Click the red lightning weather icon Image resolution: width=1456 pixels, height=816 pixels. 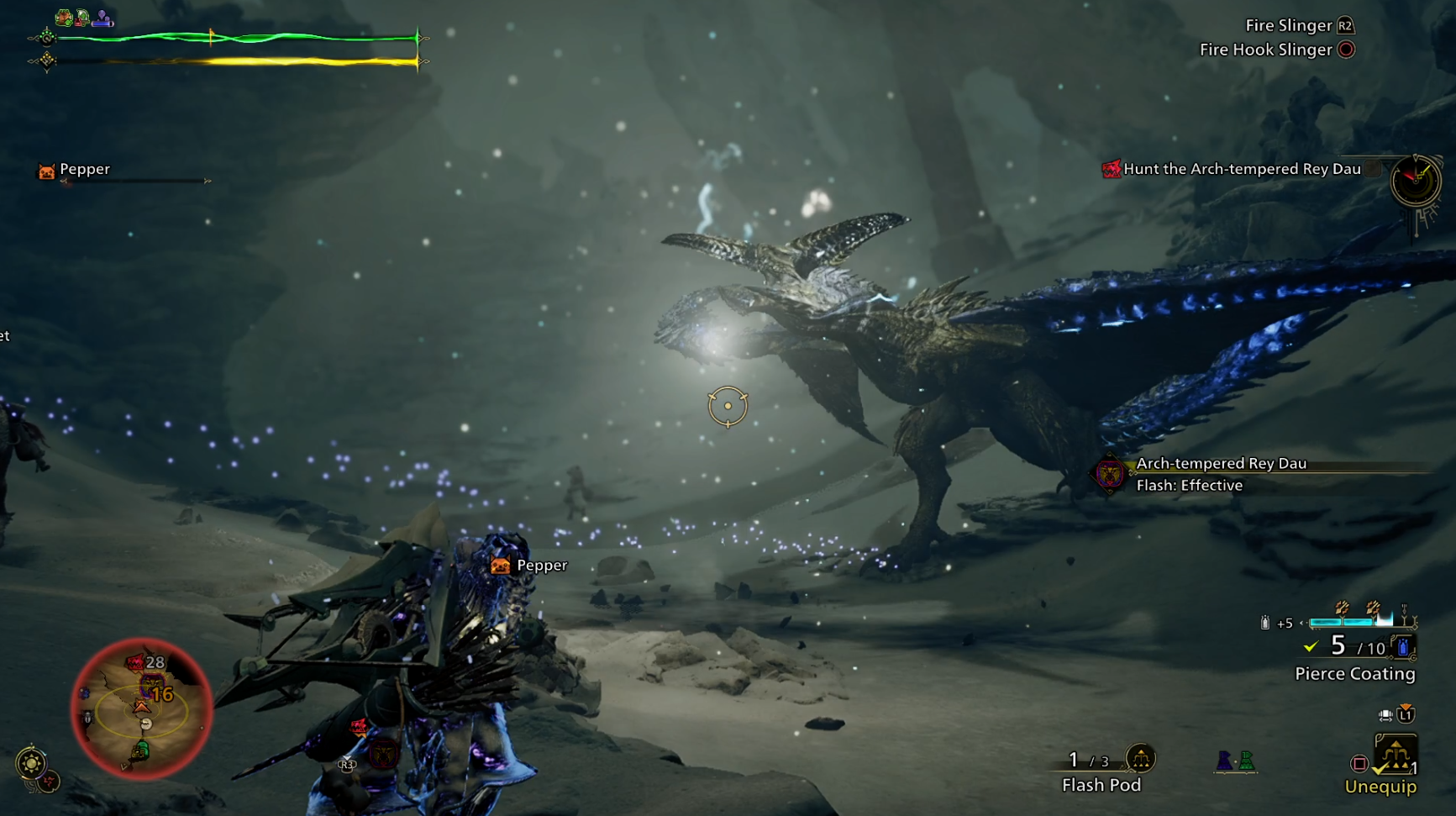click(x=50, y=782)
